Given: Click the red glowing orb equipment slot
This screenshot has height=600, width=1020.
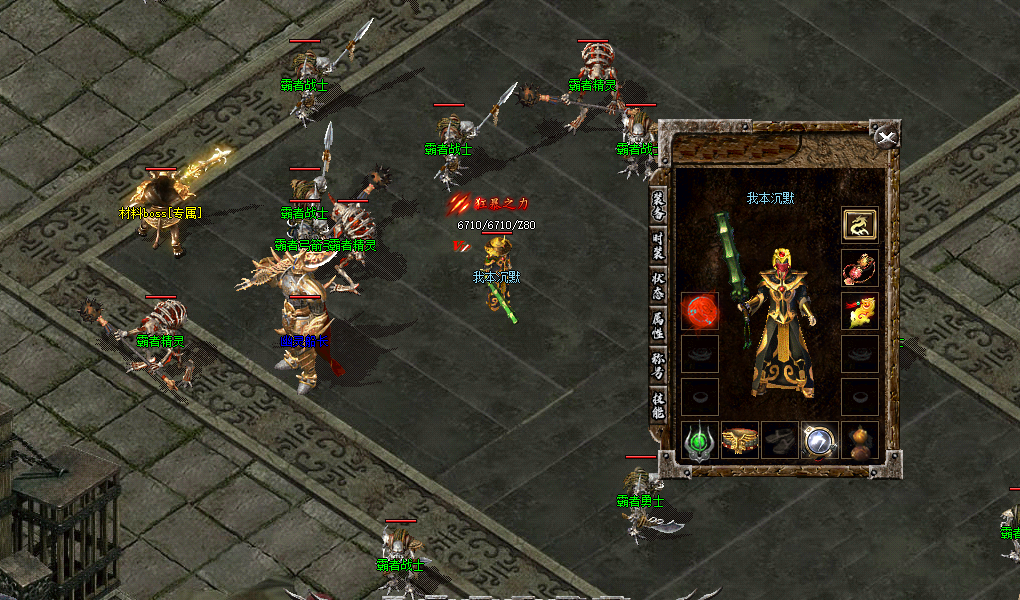Looking at the screenshot, I should point(700,311).
